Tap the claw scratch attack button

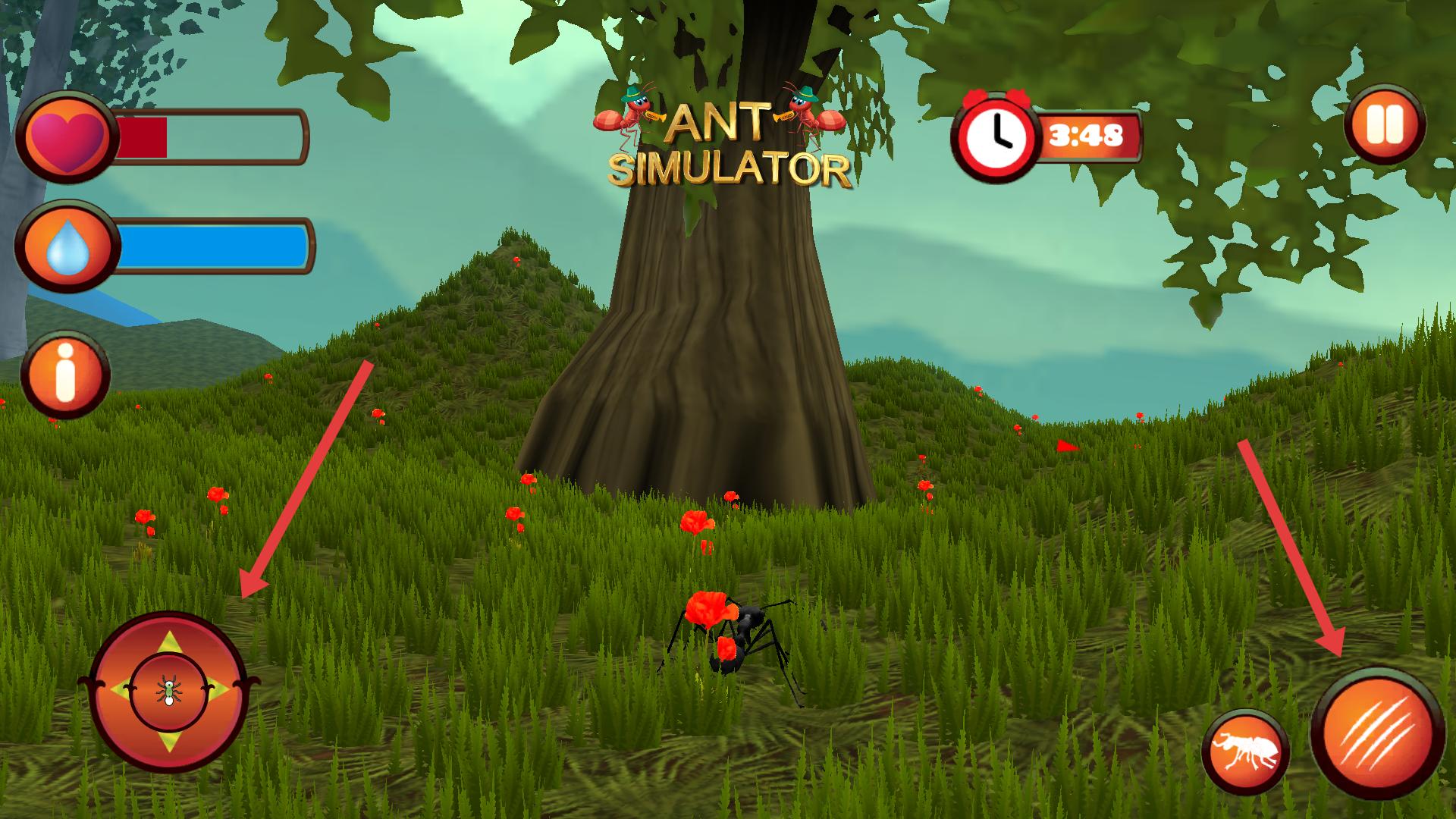[1377, 733]
